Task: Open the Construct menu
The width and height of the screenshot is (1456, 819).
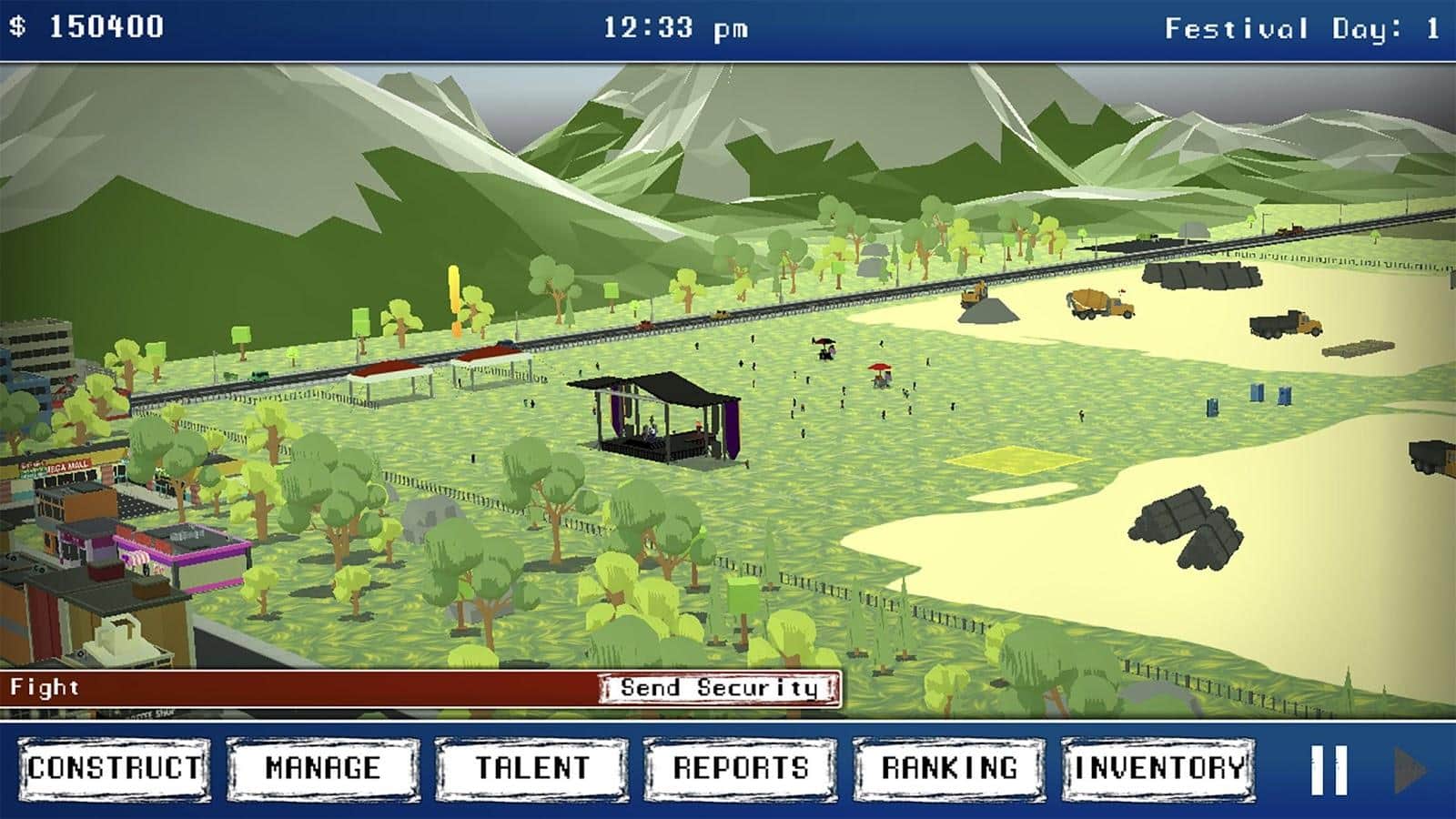Action: 115,769
